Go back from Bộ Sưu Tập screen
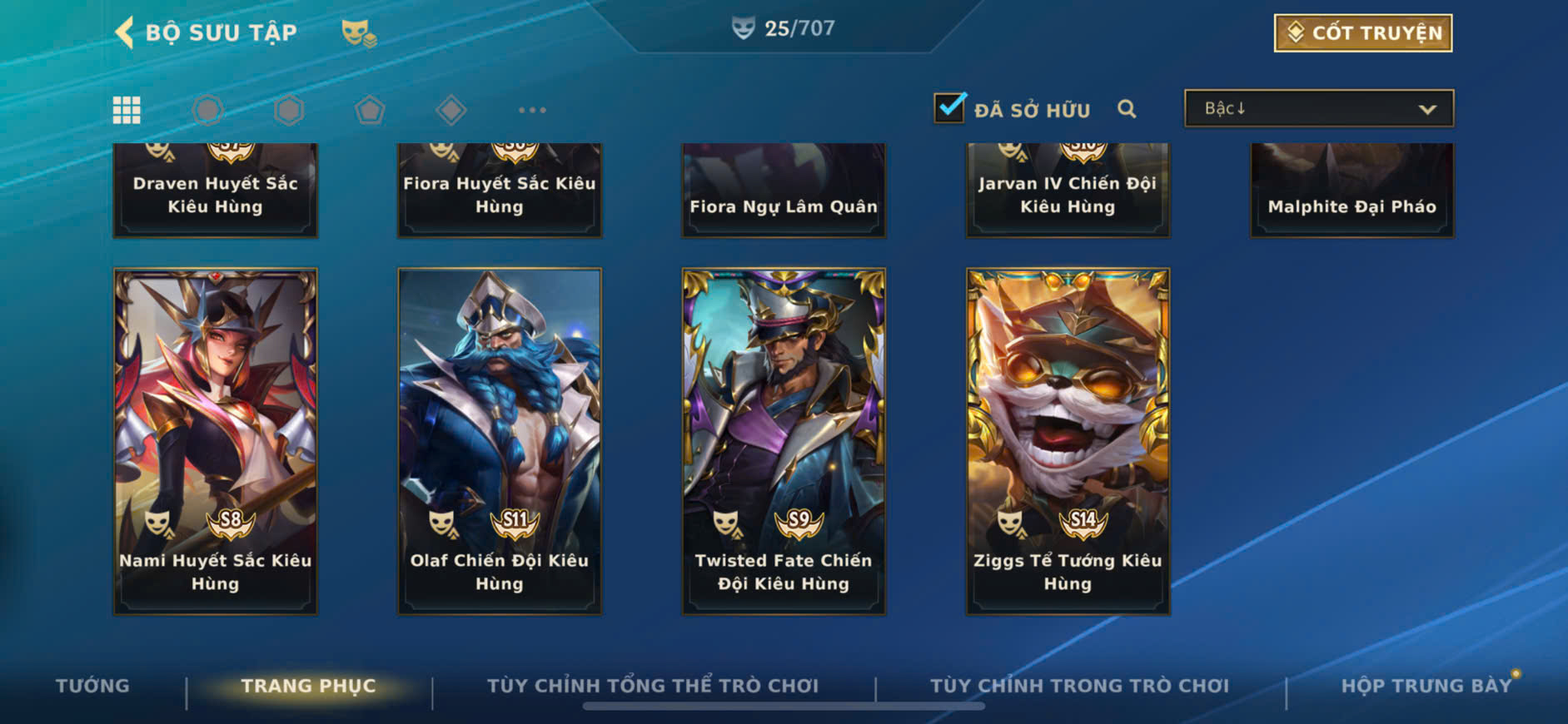The image size is (1568, 724). (x=125, y=32)
